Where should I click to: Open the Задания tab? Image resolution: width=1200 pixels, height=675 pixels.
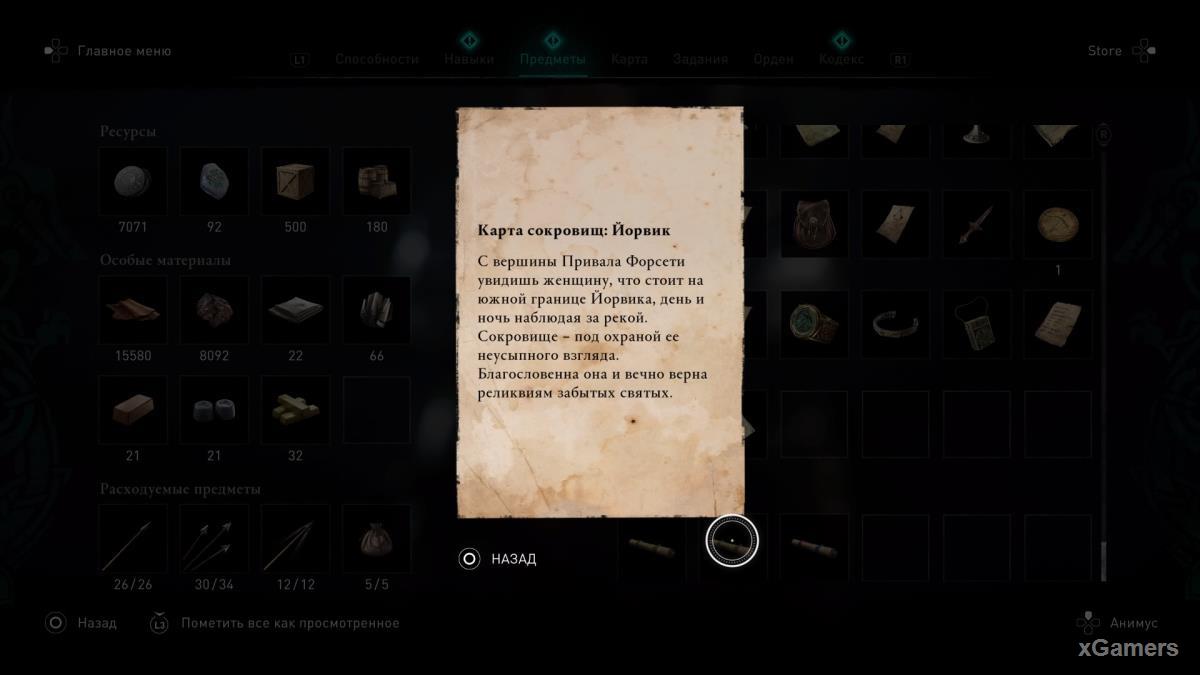[x=700, y=59]
